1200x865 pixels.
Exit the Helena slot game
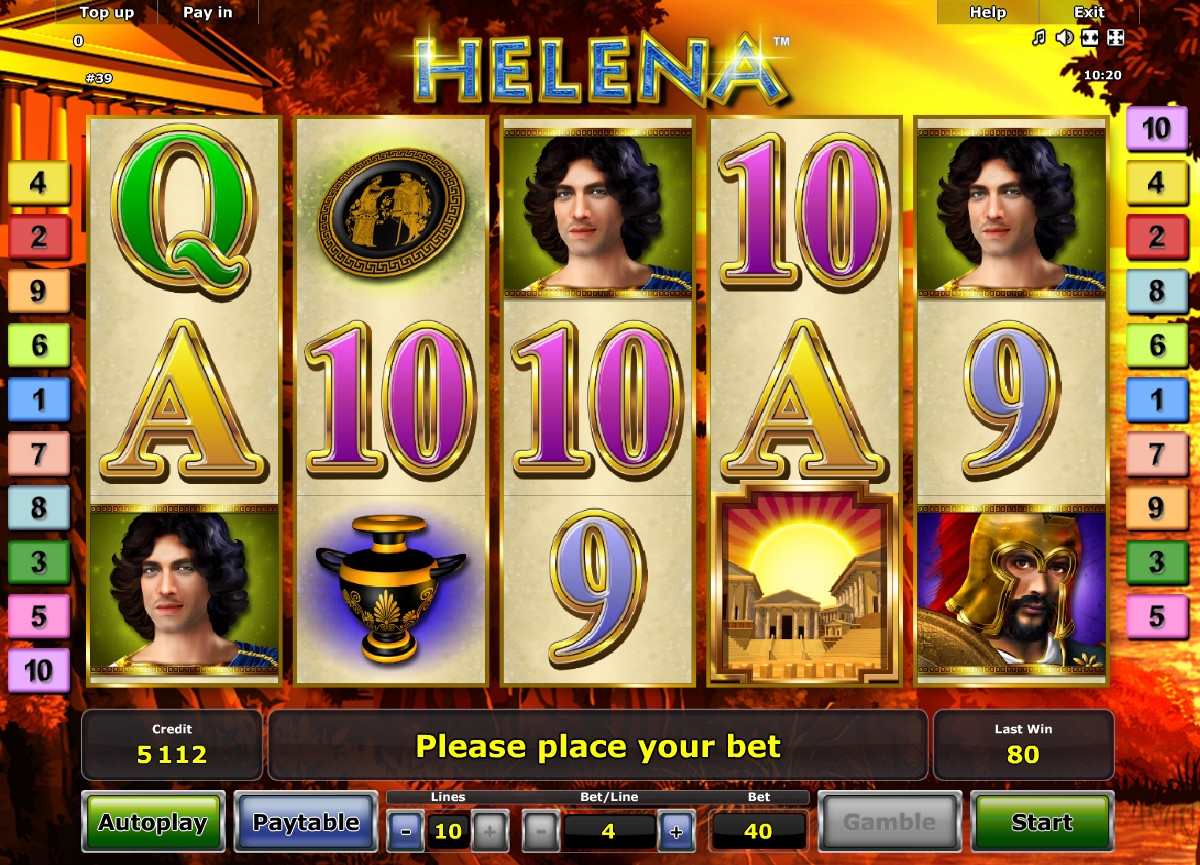pyautogui.click(x=1089, y=12)
